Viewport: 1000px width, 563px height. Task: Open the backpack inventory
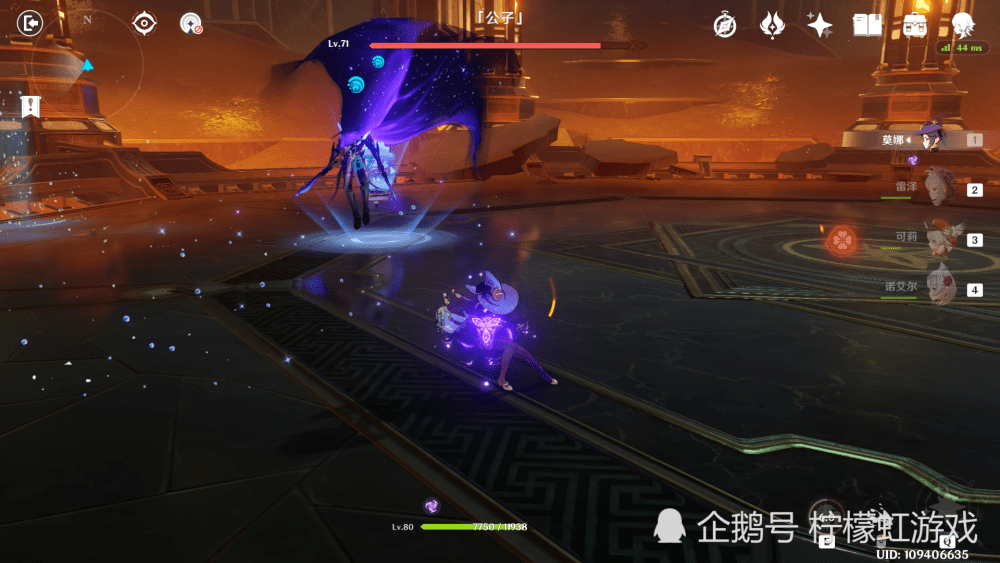coord(914,26)
